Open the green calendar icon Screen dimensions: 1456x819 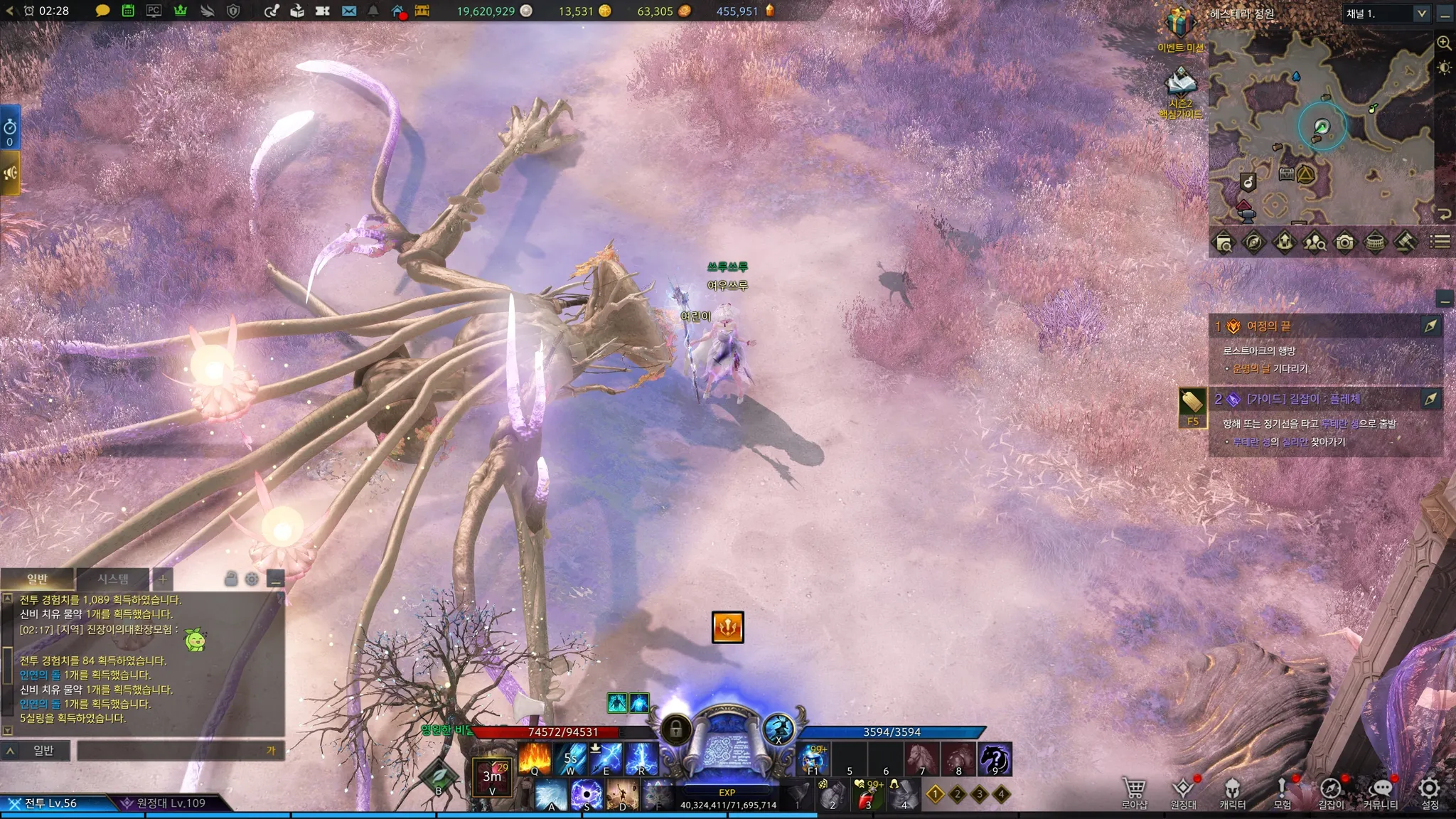[128, 11]
